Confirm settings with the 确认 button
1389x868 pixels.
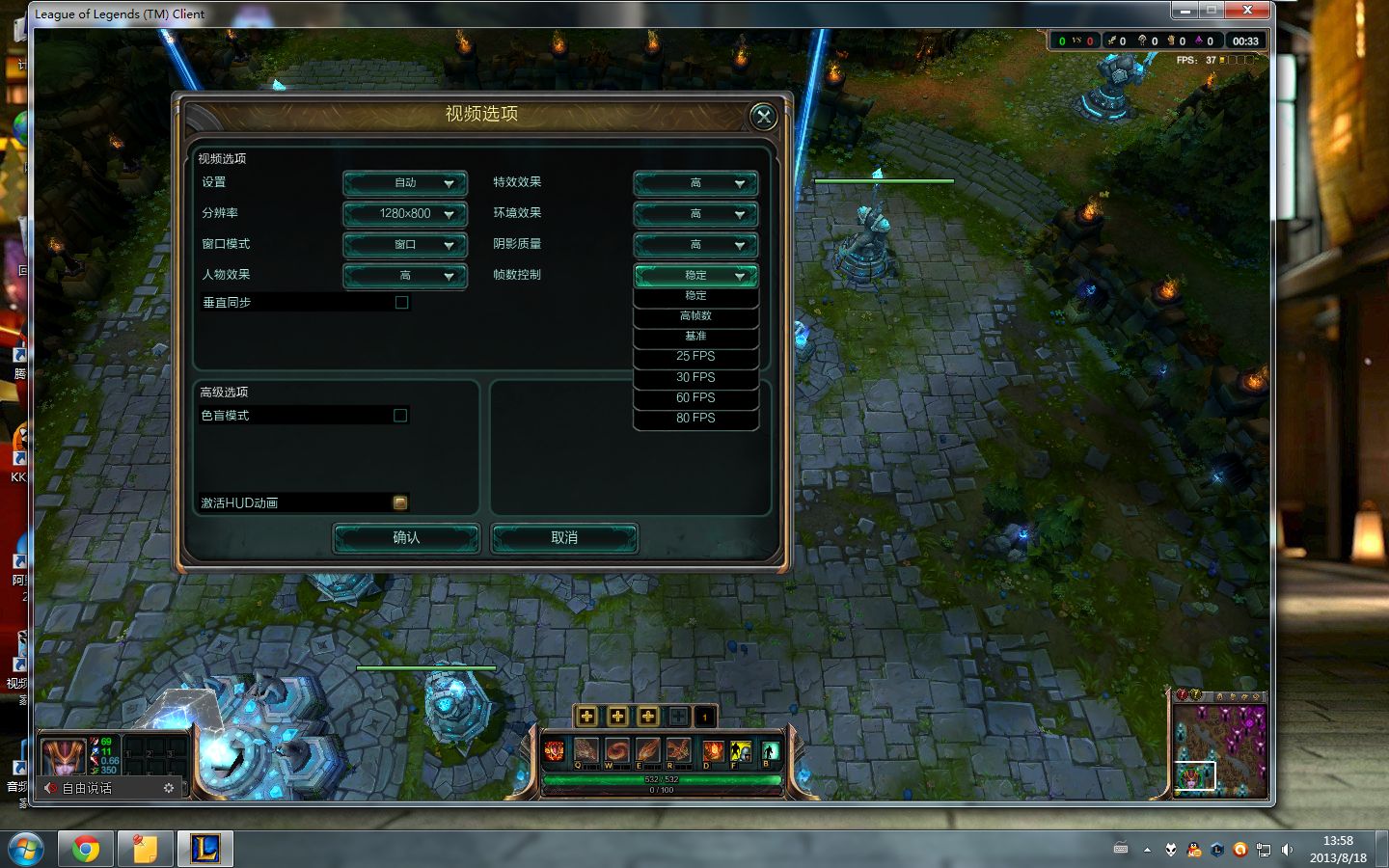pos(406,538)
